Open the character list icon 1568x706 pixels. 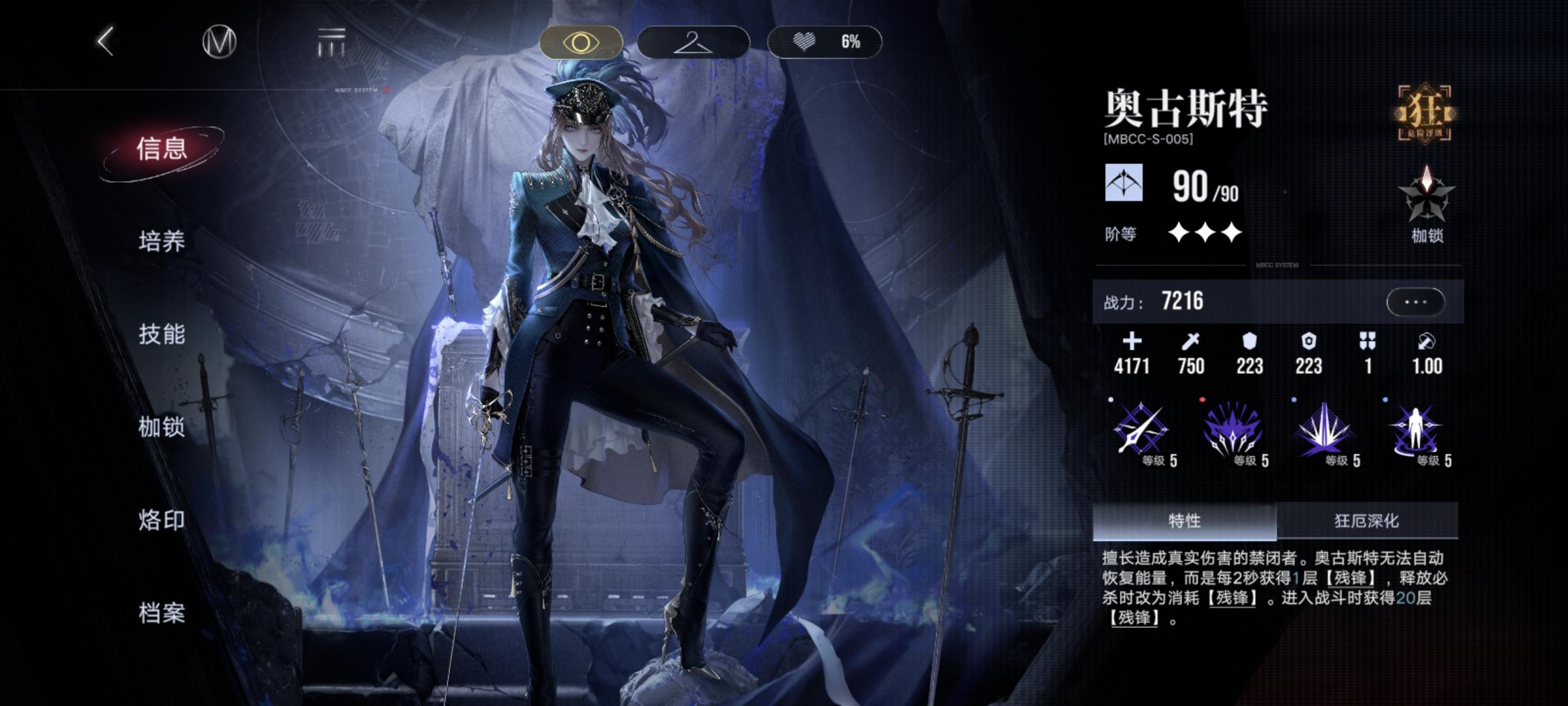[x=331, y=42]
